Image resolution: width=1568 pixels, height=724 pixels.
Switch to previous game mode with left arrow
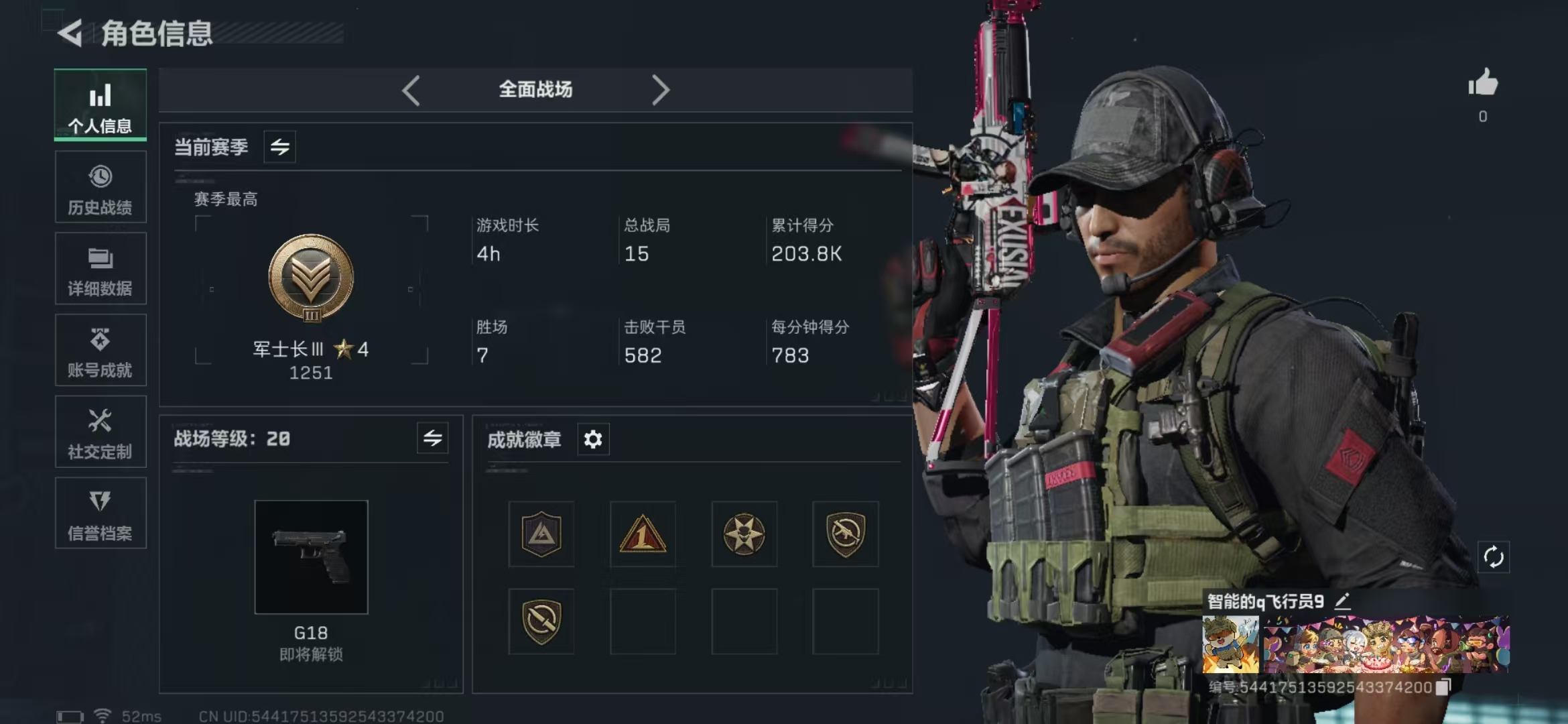[411, 90]
